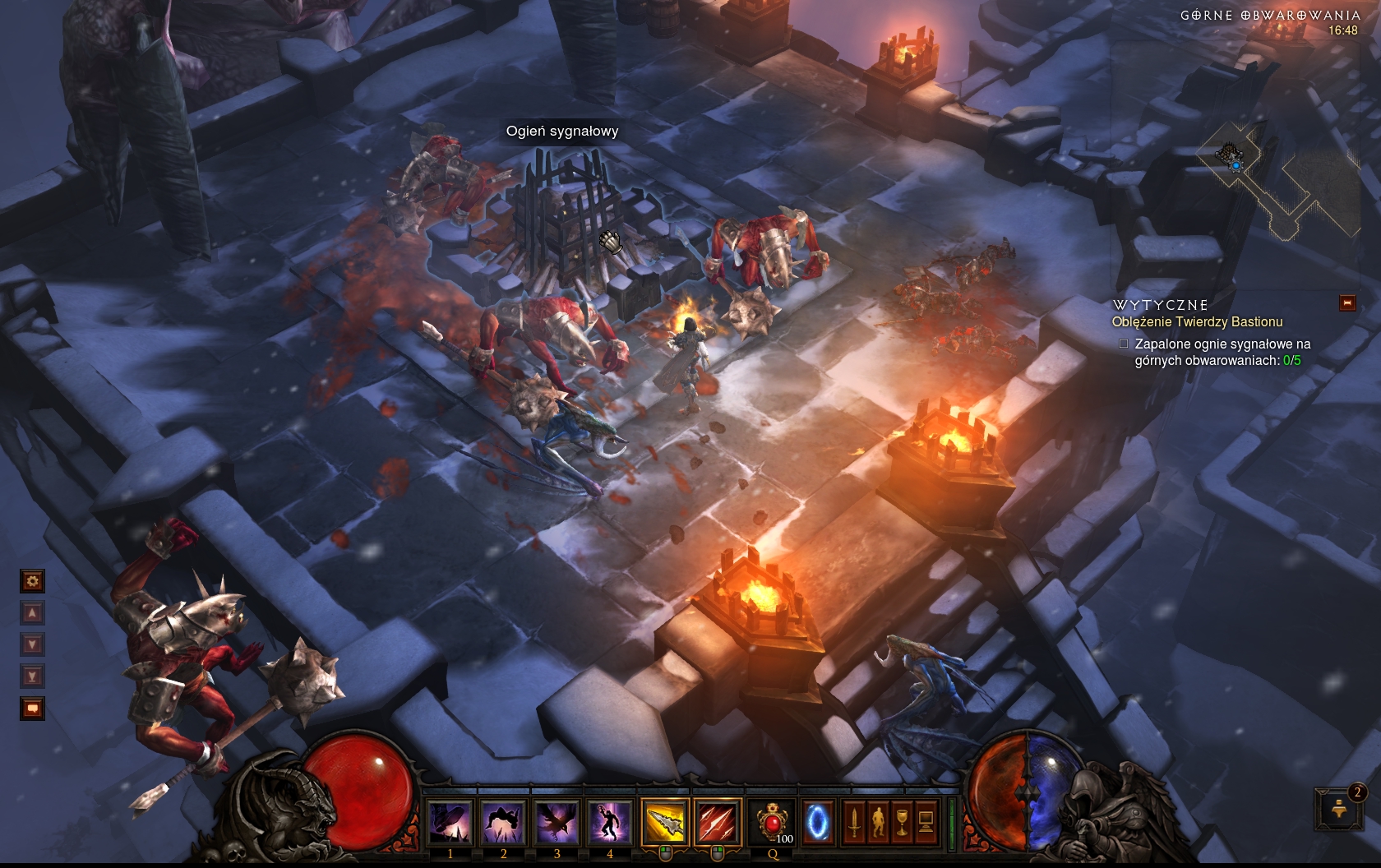This screenshot has height=868, width=1381.
Task: Use the Vault tumbling skill in slot 2
Action: coord(504,821)
